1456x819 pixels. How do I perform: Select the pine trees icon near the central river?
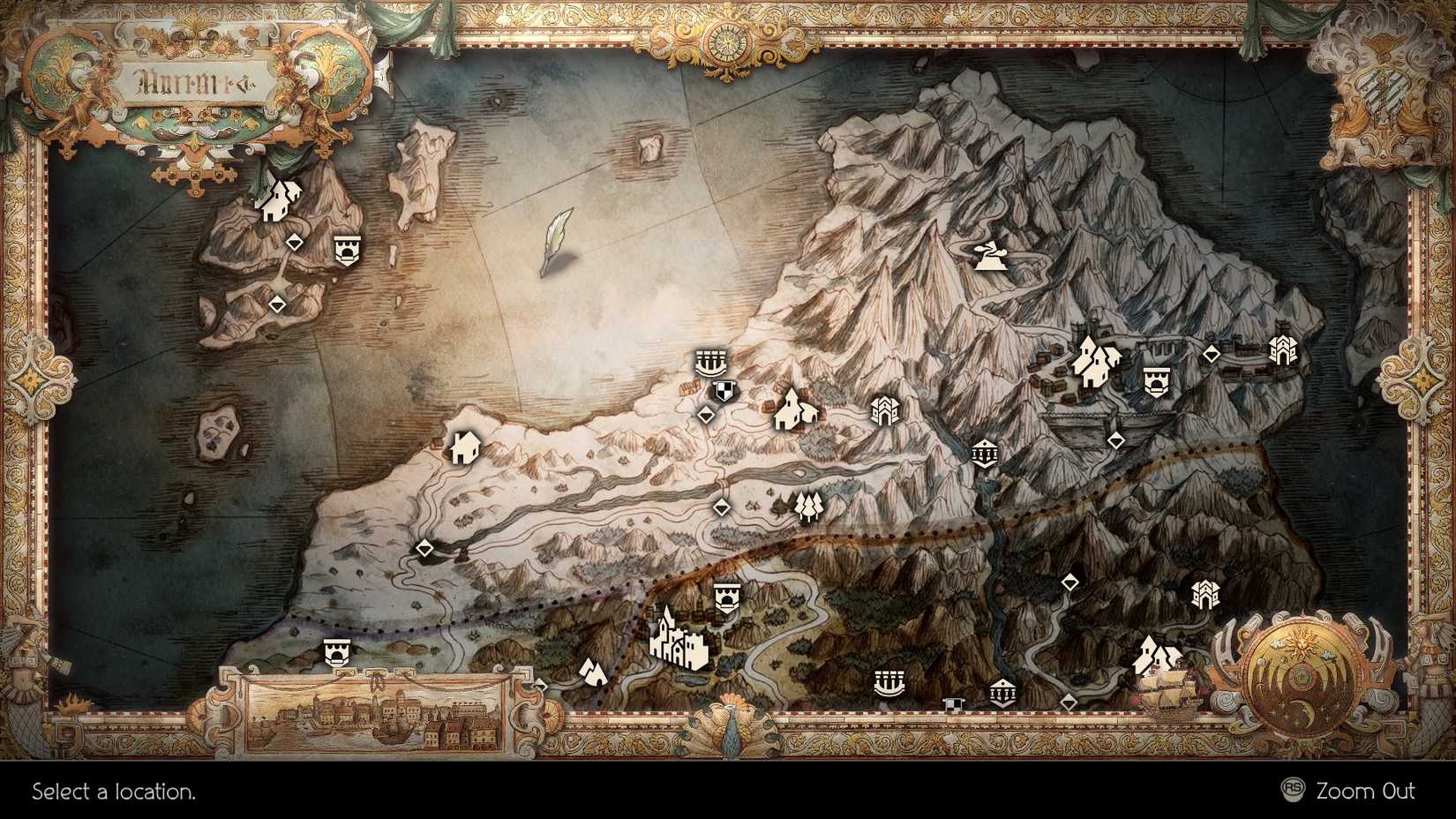tap(807, 505)
